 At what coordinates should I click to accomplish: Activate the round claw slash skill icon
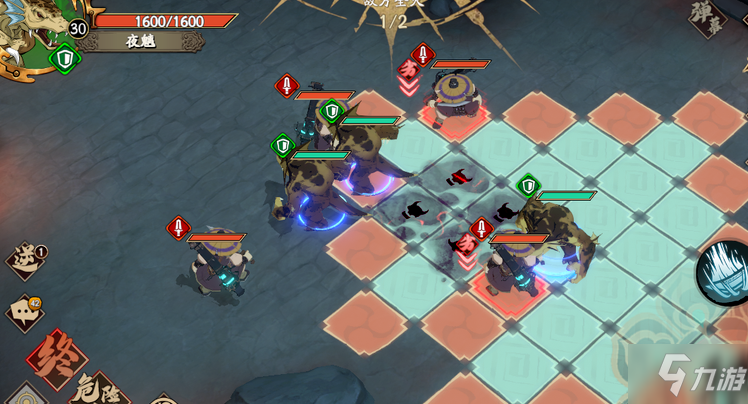click(723, 272)
